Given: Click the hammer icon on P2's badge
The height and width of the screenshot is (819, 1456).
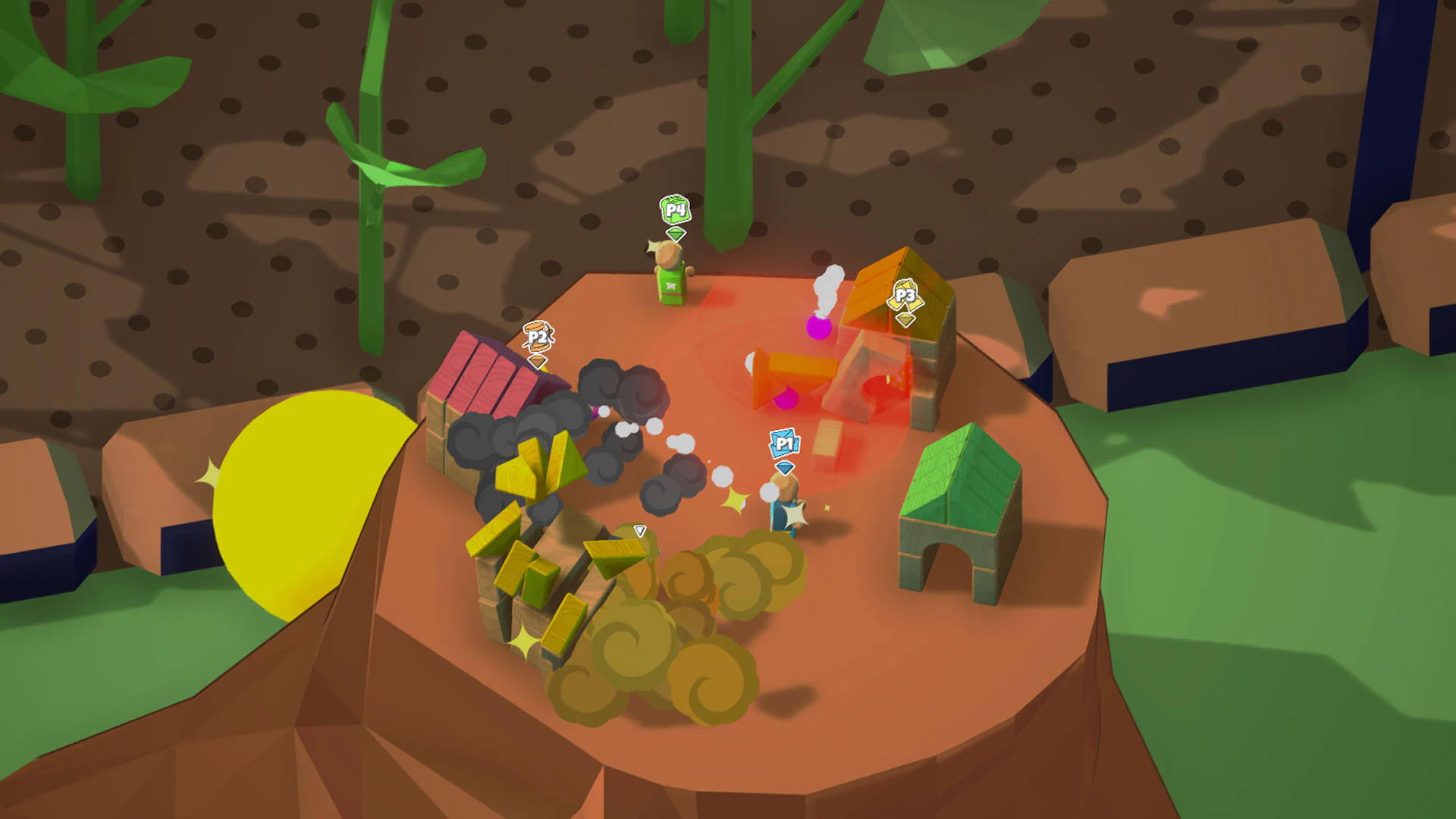Looking at the screenshot, I should pyautogui.click(x=537, y=336).
